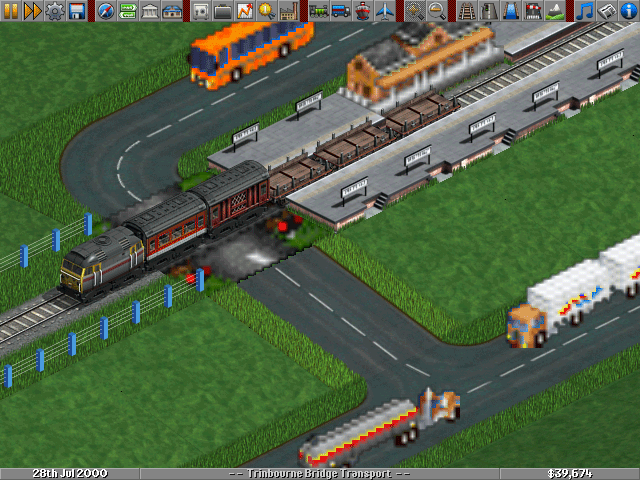The image size is (640, 480).
Task: Open the landscaping terrain tool
Action: pos(554,11)
